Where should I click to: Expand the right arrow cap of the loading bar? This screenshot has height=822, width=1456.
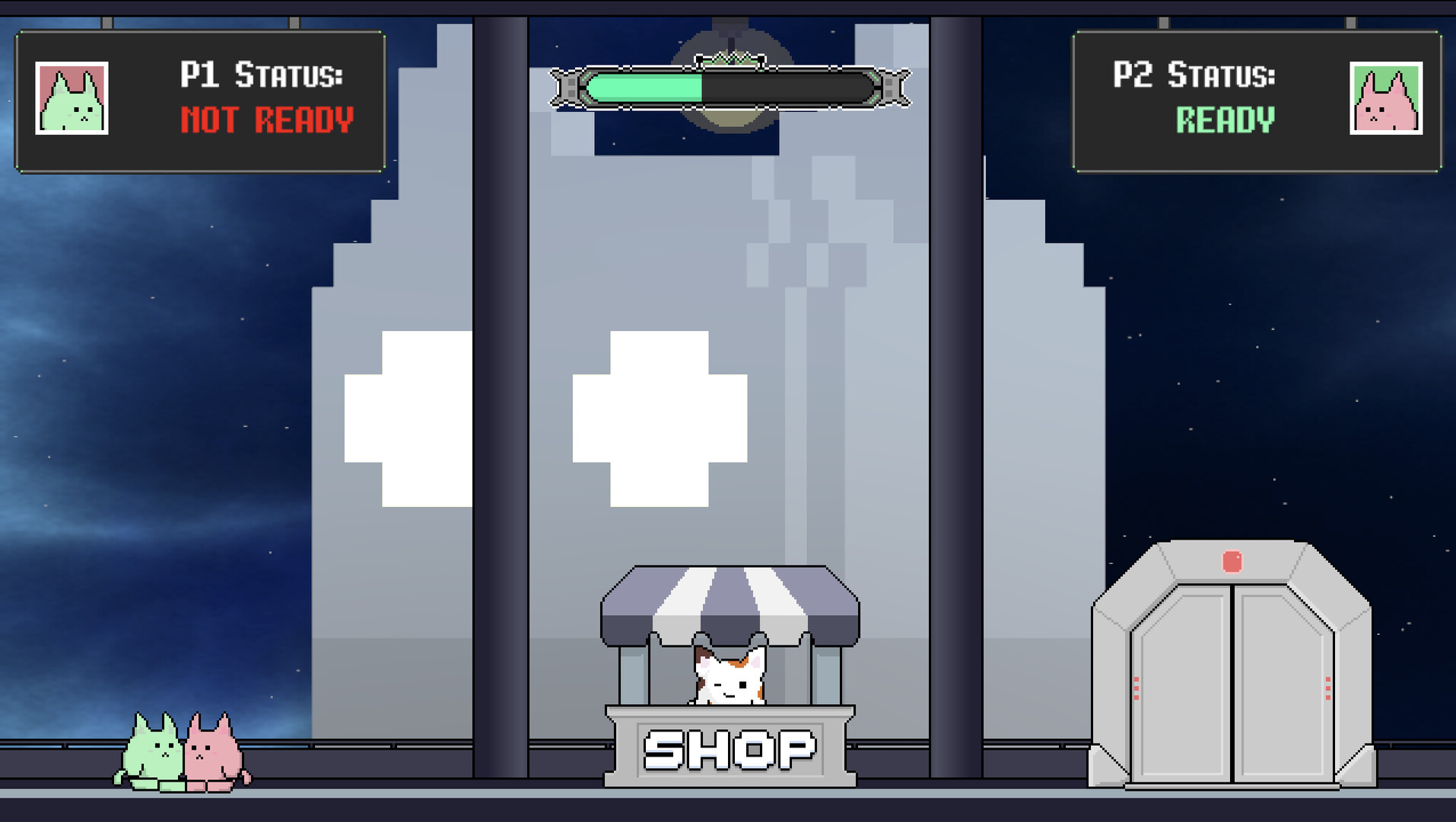(x=894, y=86)
